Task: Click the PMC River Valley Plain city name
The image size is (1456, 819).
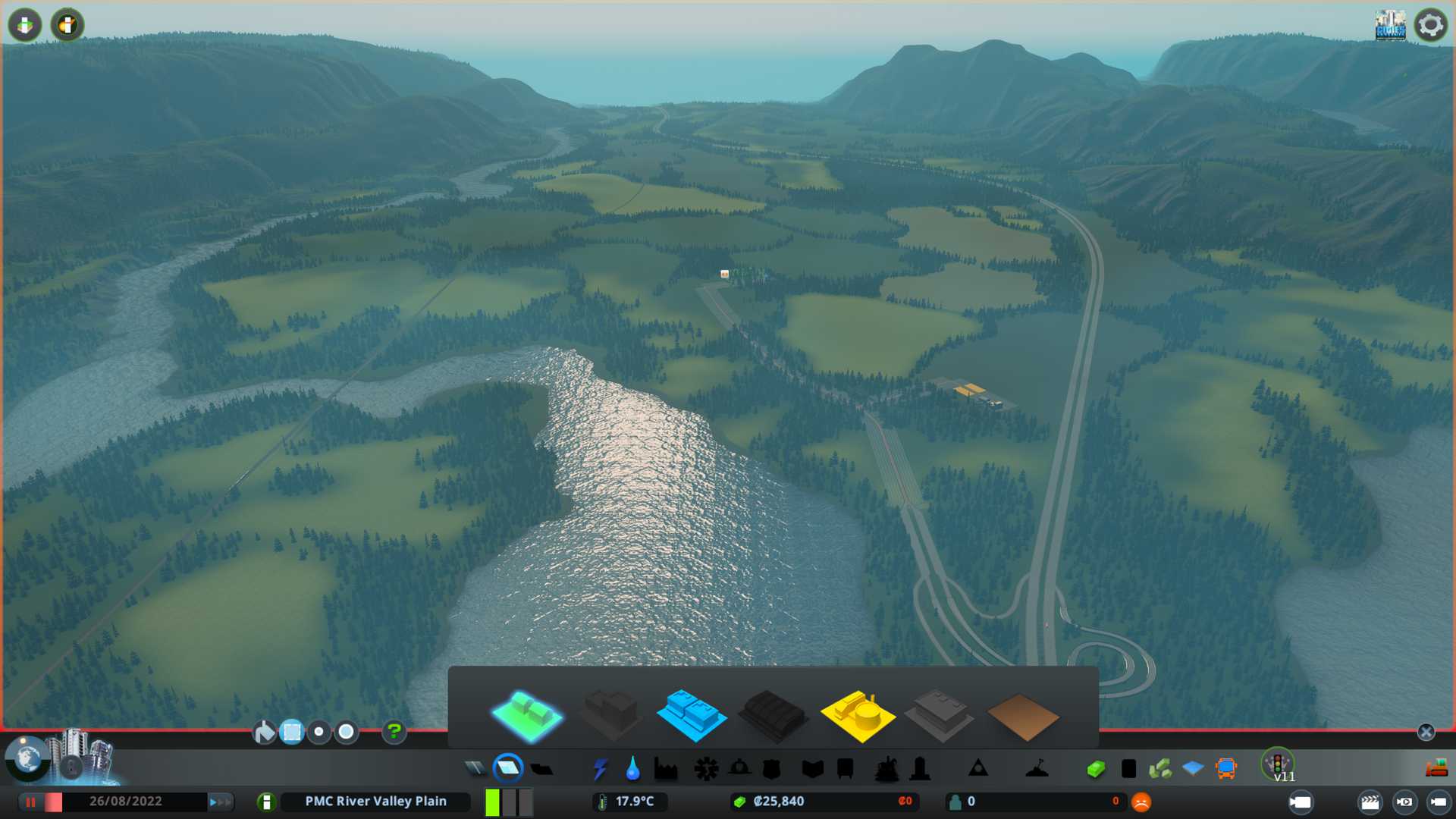Action: [x=375, y=802]
